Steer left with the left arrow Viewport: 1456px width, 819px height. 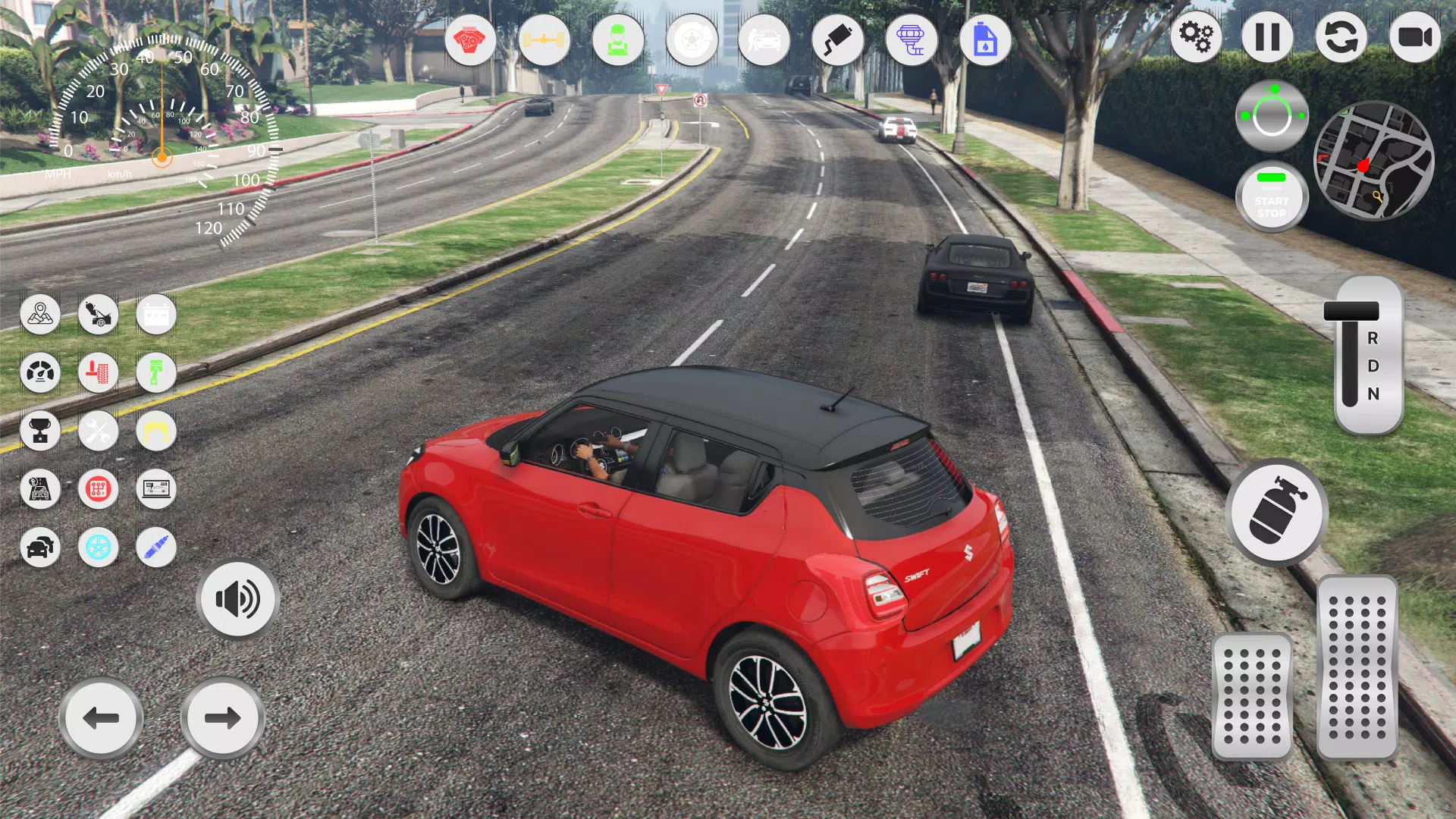[101, 717]
